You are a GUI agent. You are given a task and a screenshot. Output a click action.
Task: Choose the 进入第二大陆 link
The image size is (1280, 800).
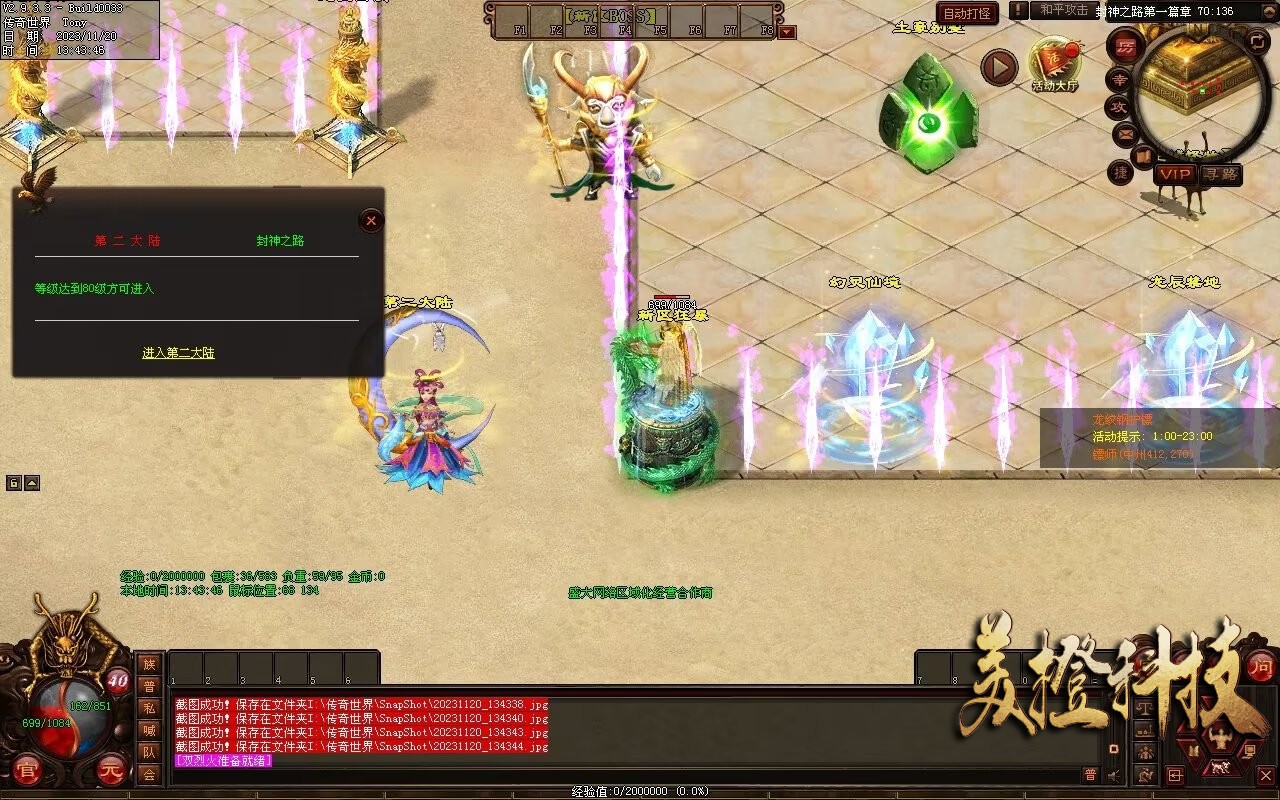click(178, 353)
